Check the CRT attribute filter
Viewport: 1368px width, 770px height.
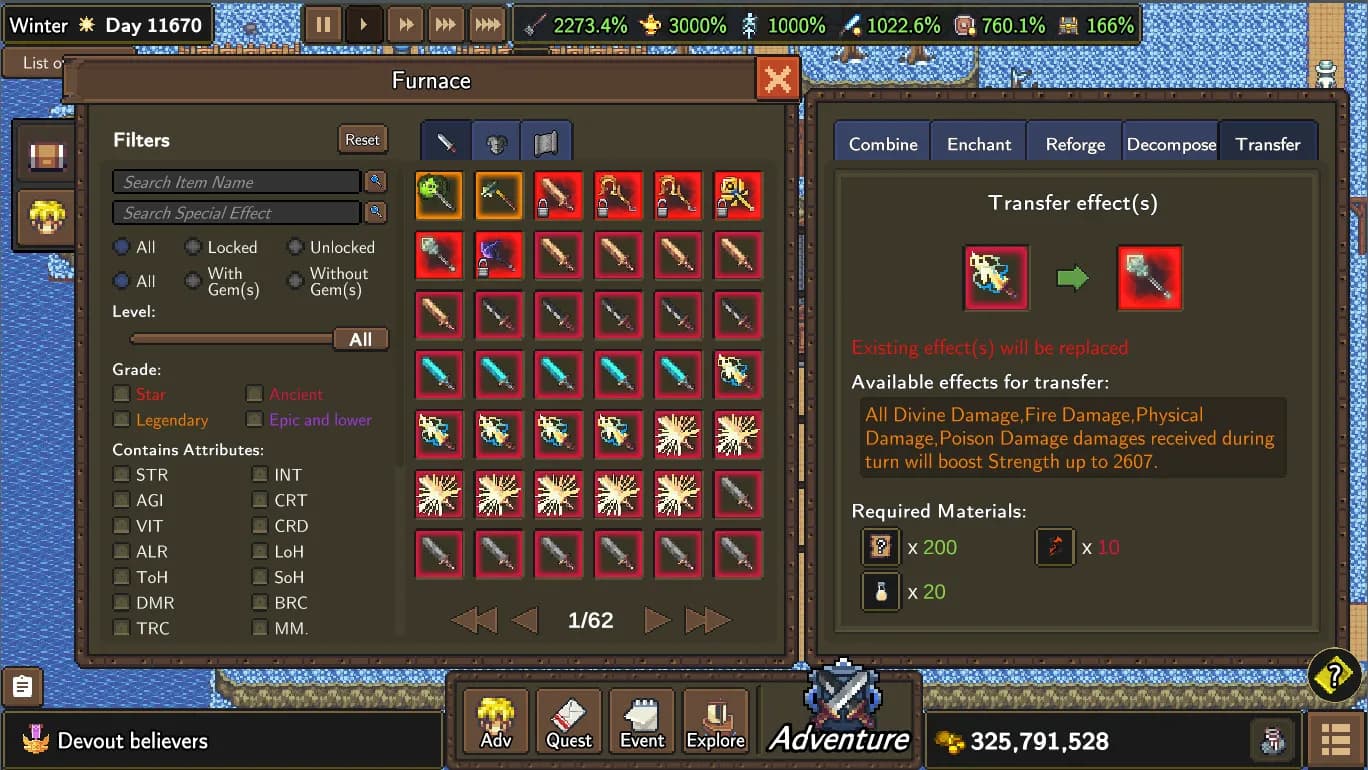(260, 500)
